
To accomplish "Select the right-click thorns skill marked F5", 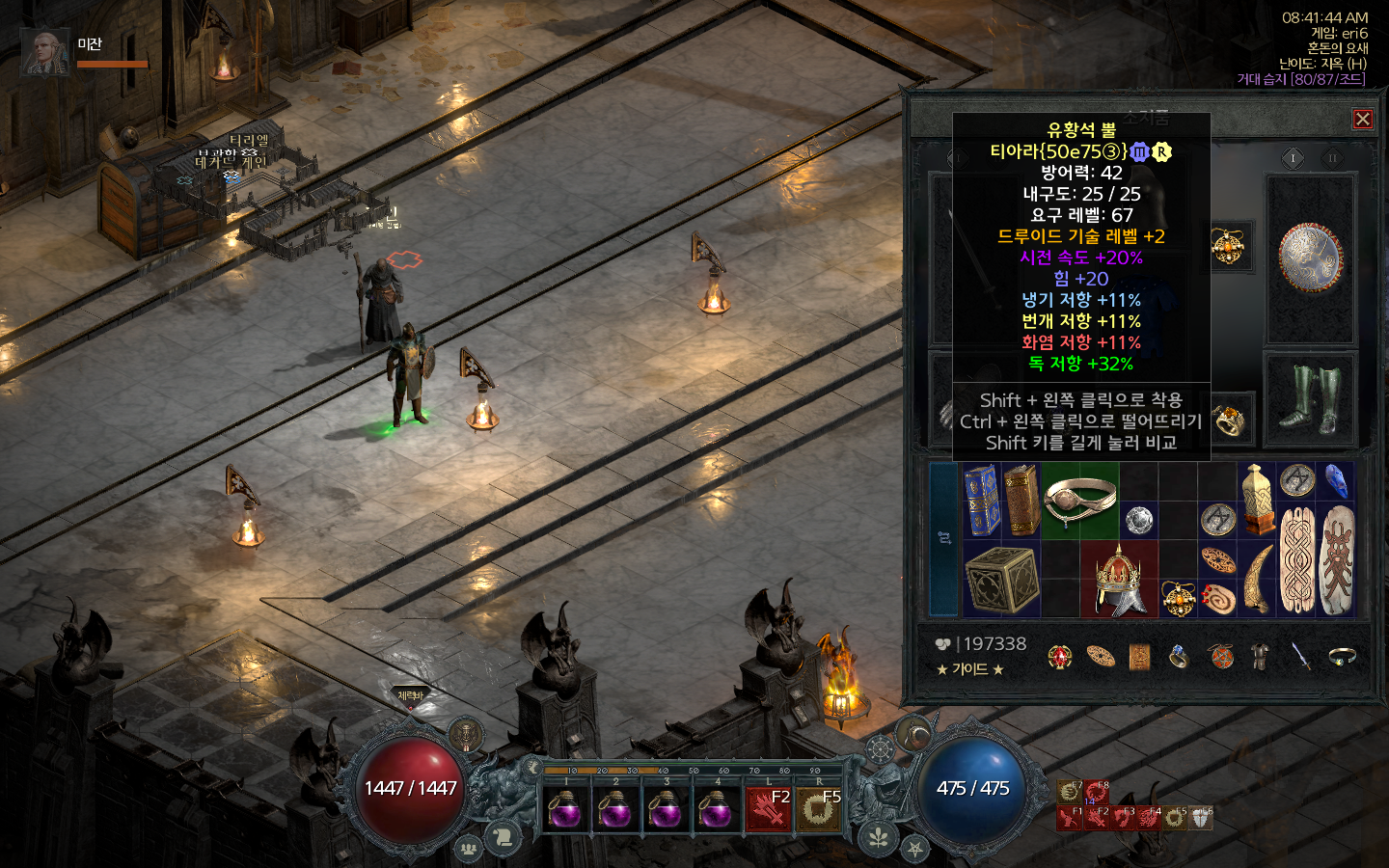I will [x=818, y=809].
